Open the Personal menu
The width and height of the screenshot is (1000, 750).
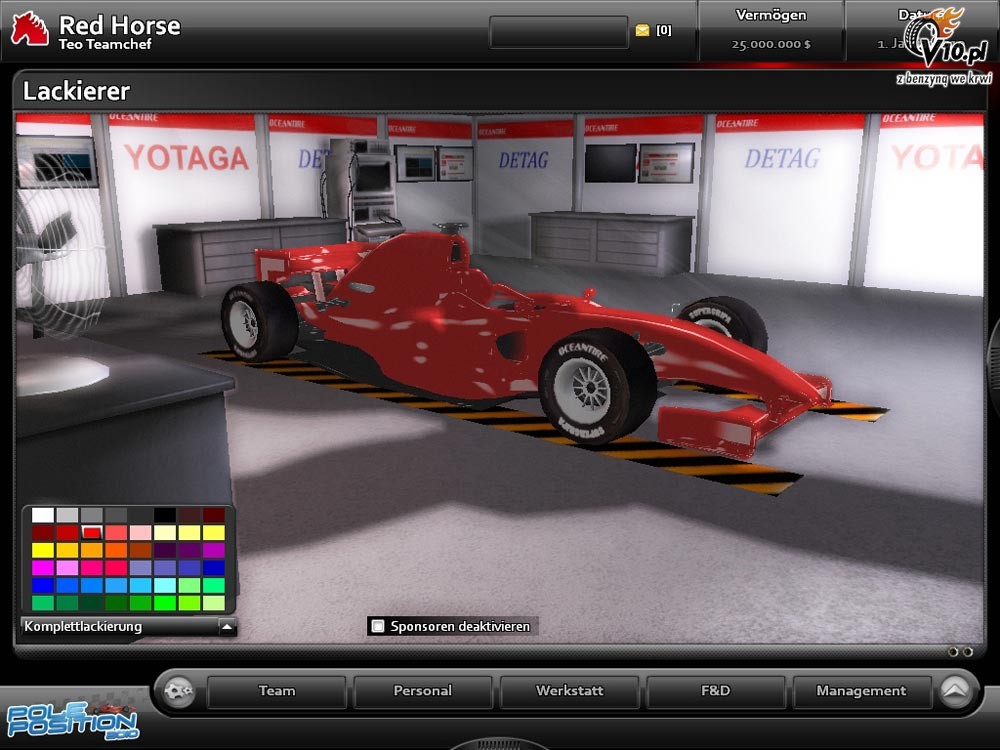pyautogui.click(x=423, y=691)
